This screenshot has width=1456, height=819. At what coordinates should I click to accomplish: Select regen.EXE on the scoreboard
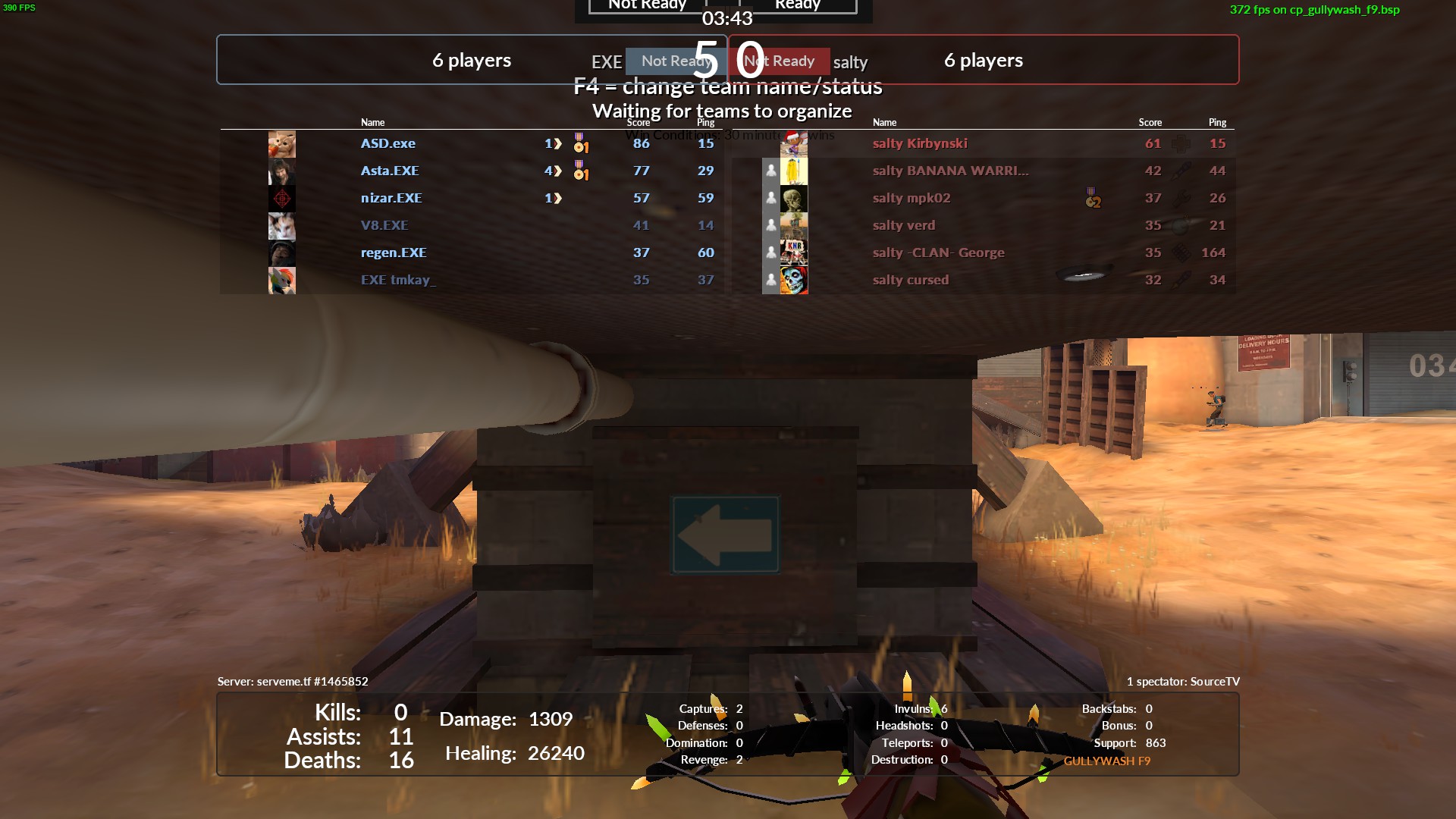click(394, 253)
